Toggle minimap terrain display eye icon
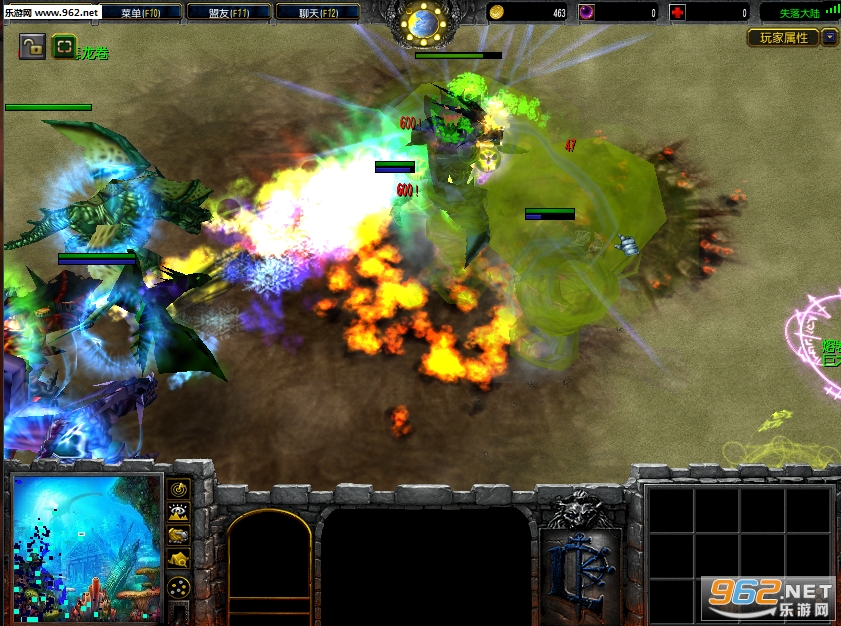The height and width of the screenshot is (626, 841). (x=179, y=512)
